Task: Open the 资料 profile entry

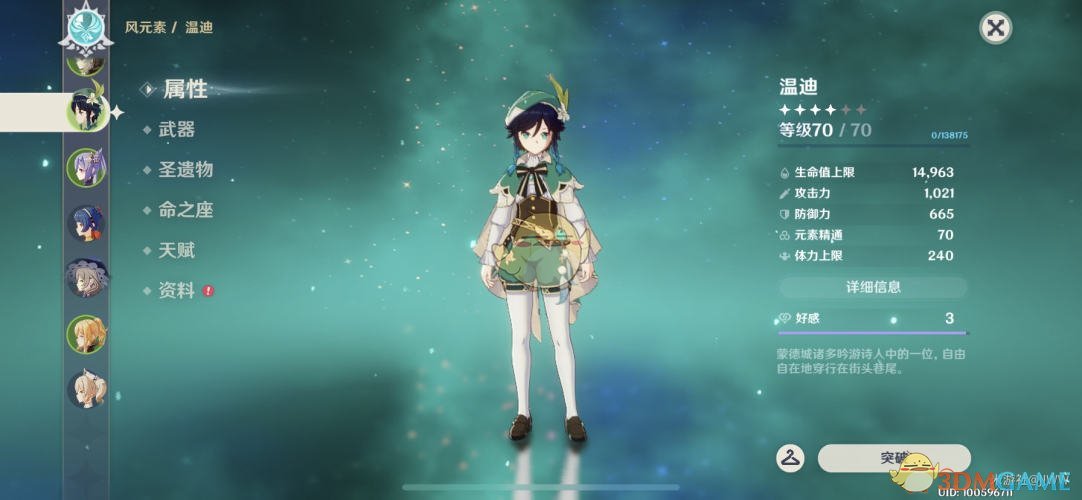Action: coord(176,291)
